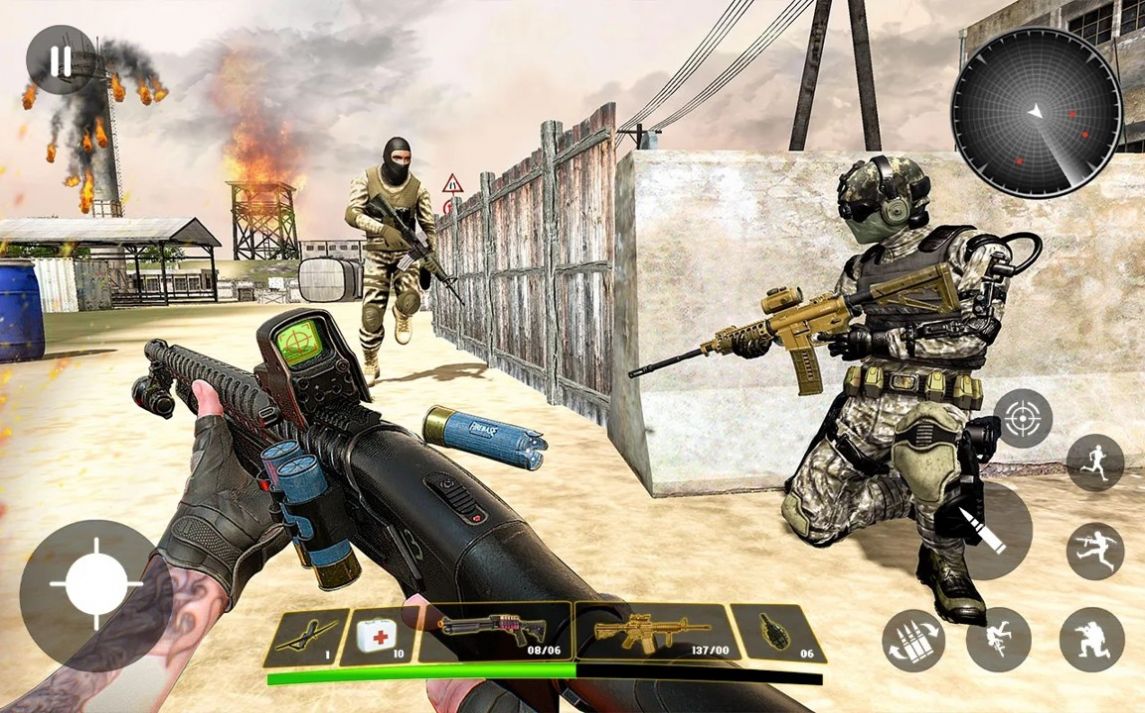1145x713 pixels.
Task: Switch to the shotgun weapon slot
Action: click(494, 632)
